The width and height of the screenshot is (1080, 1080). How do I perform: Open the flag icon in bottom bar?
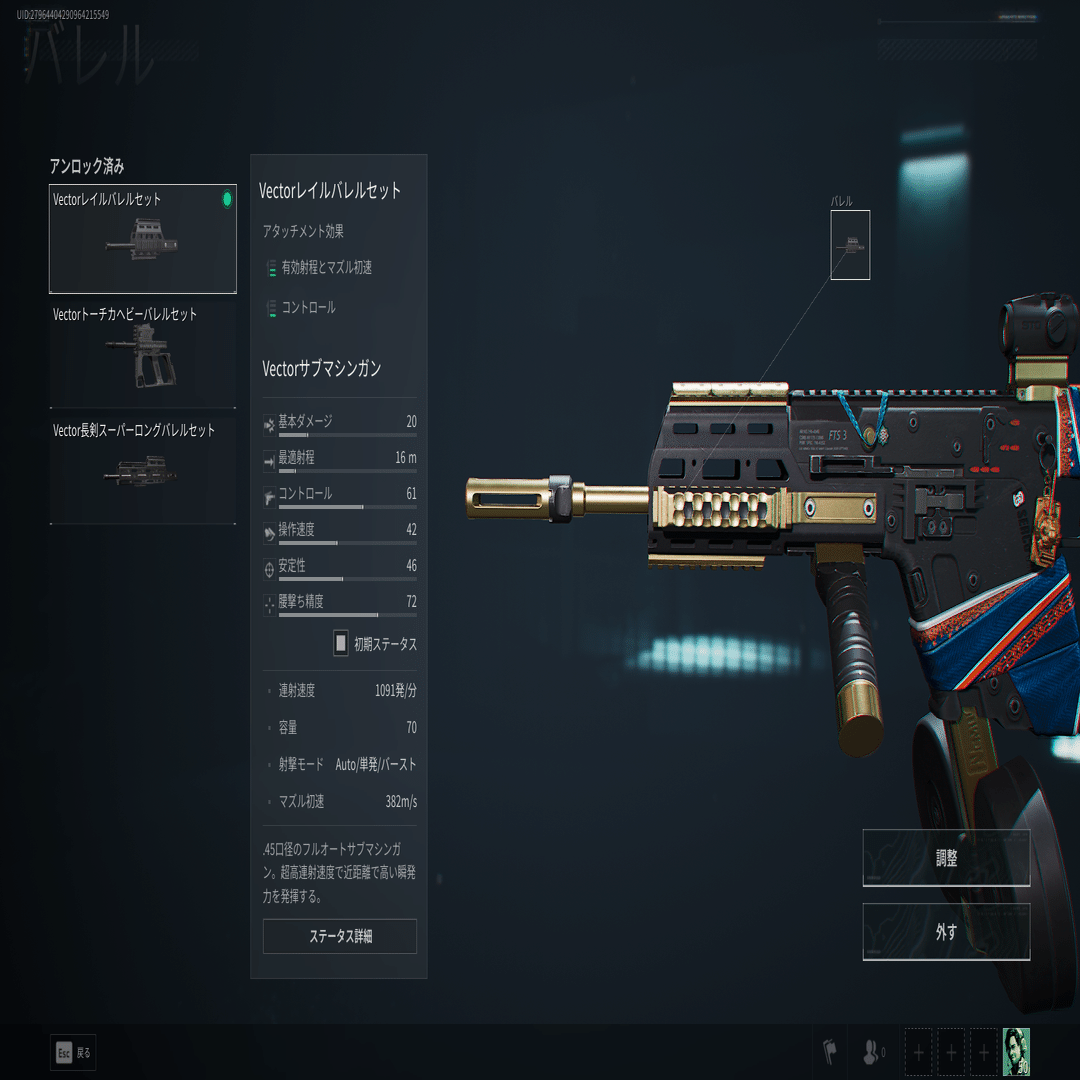tap(830, 1052)
